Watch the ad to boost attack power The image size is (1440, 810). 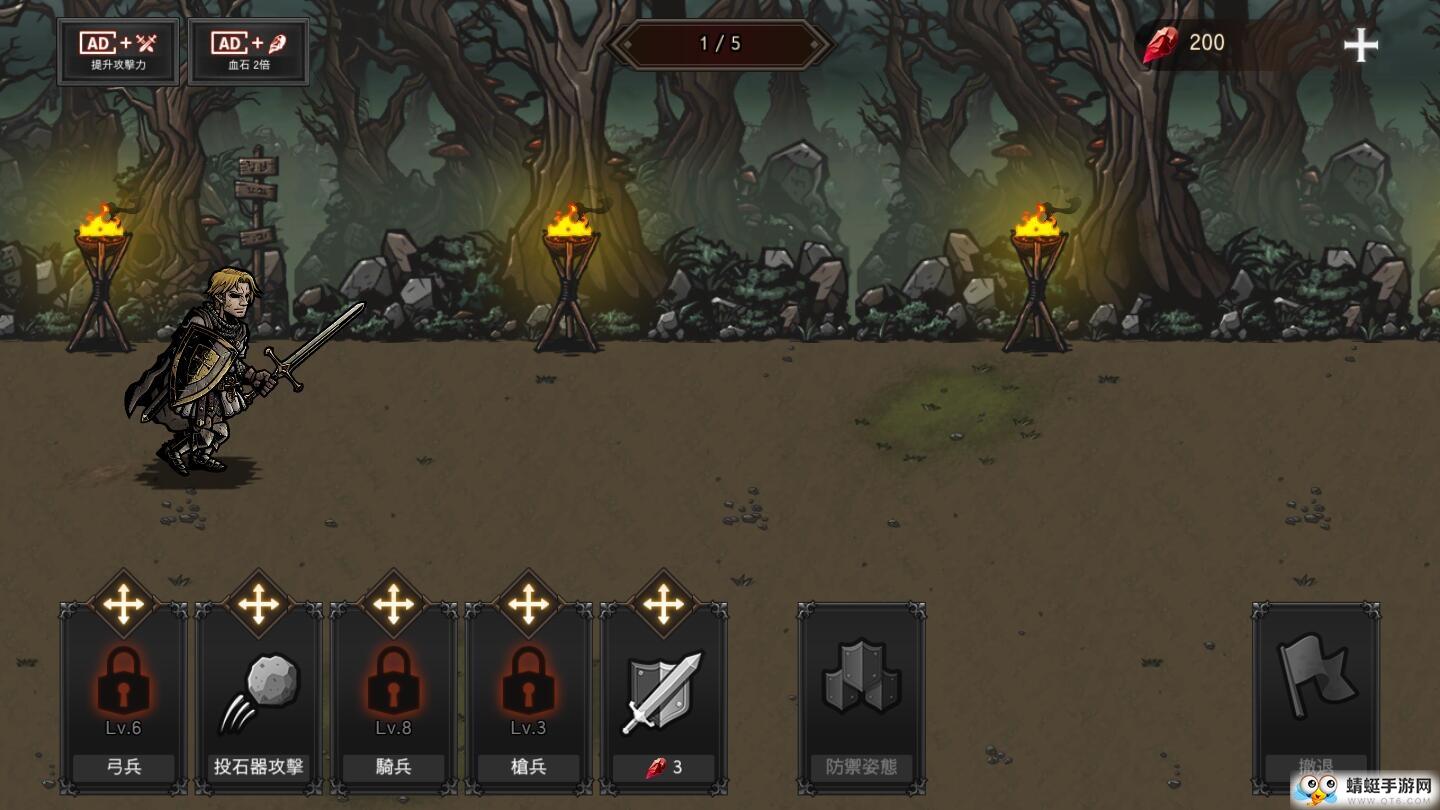(x=118, y=52)
